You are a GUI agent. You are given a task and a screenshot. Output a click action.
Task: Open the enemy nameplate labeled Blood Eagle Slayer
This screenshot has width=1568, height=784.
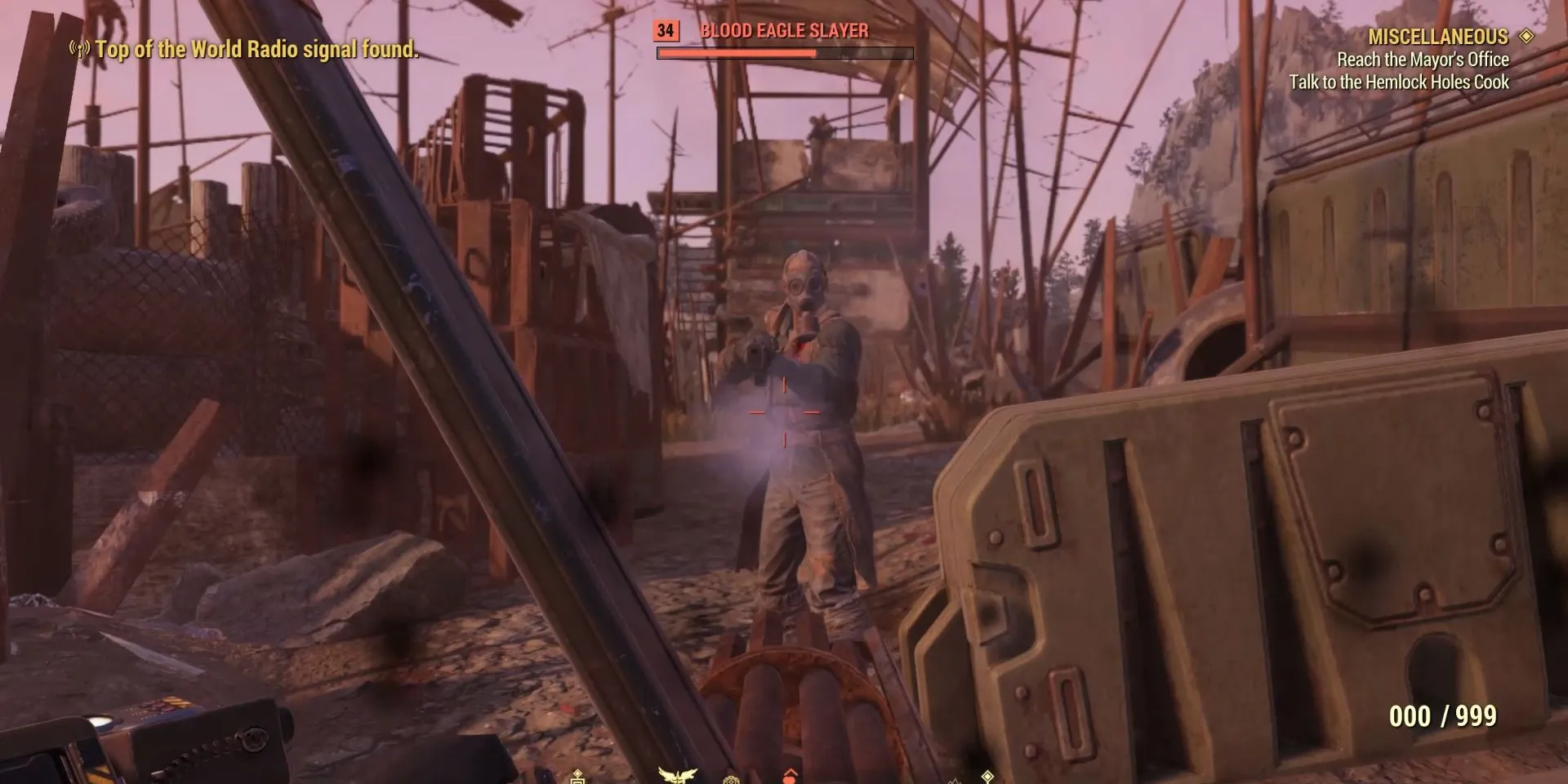click(782, 33)
